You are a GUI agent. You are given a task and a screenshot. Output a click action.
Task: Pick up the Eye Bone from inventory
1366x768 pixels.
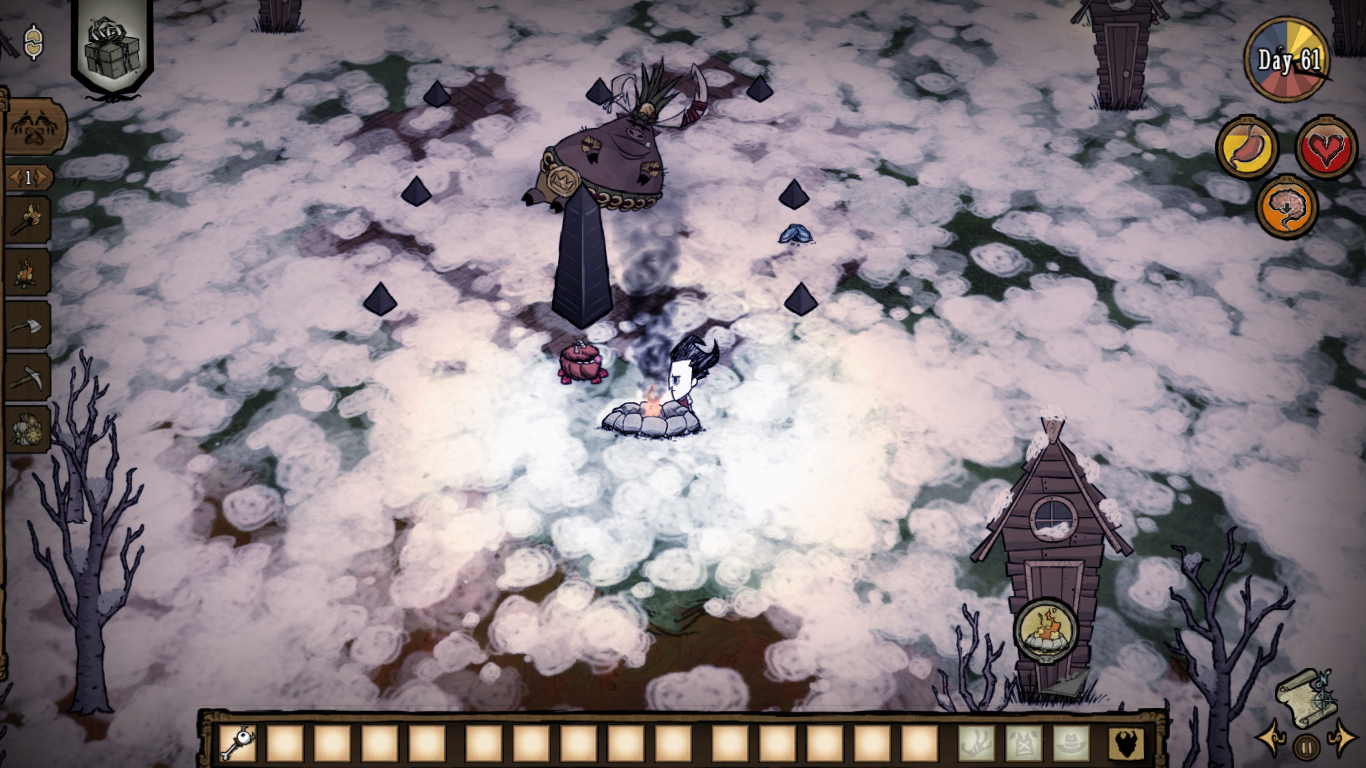237,743
